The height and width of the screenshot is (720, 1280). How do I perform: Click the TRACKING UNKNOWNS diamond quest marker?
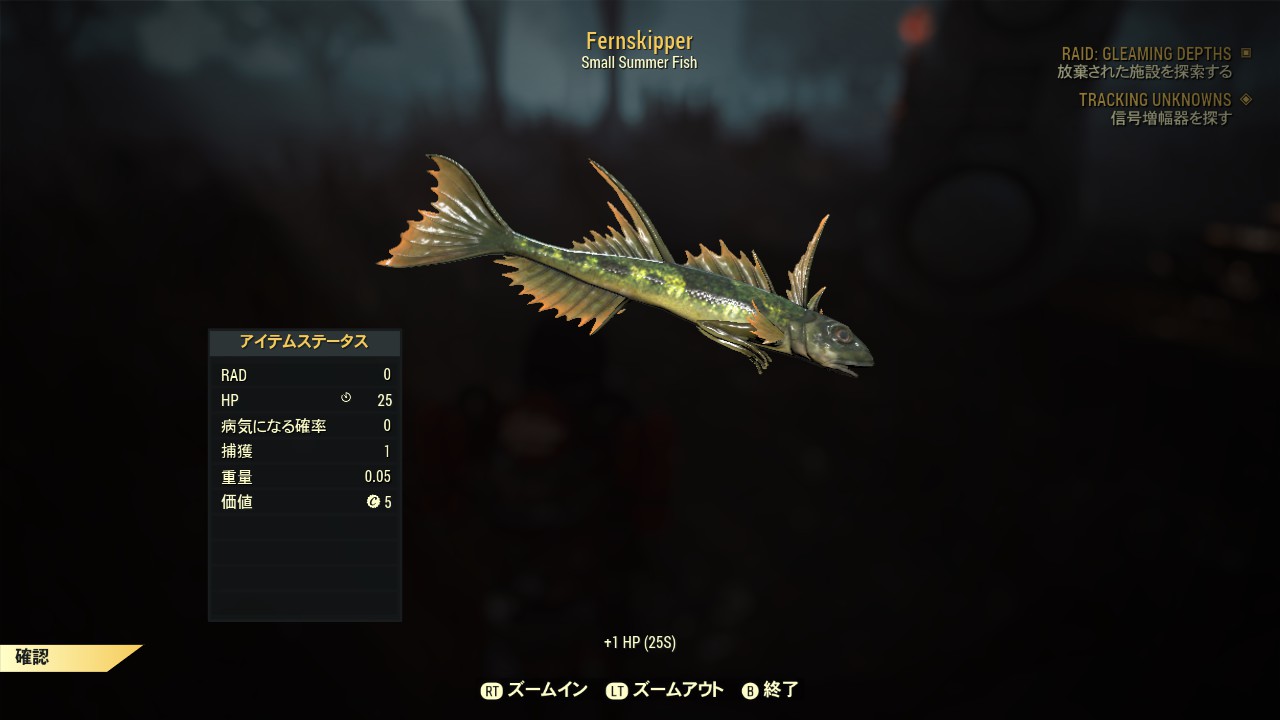pyautogui.click(x=1244, y=100)
